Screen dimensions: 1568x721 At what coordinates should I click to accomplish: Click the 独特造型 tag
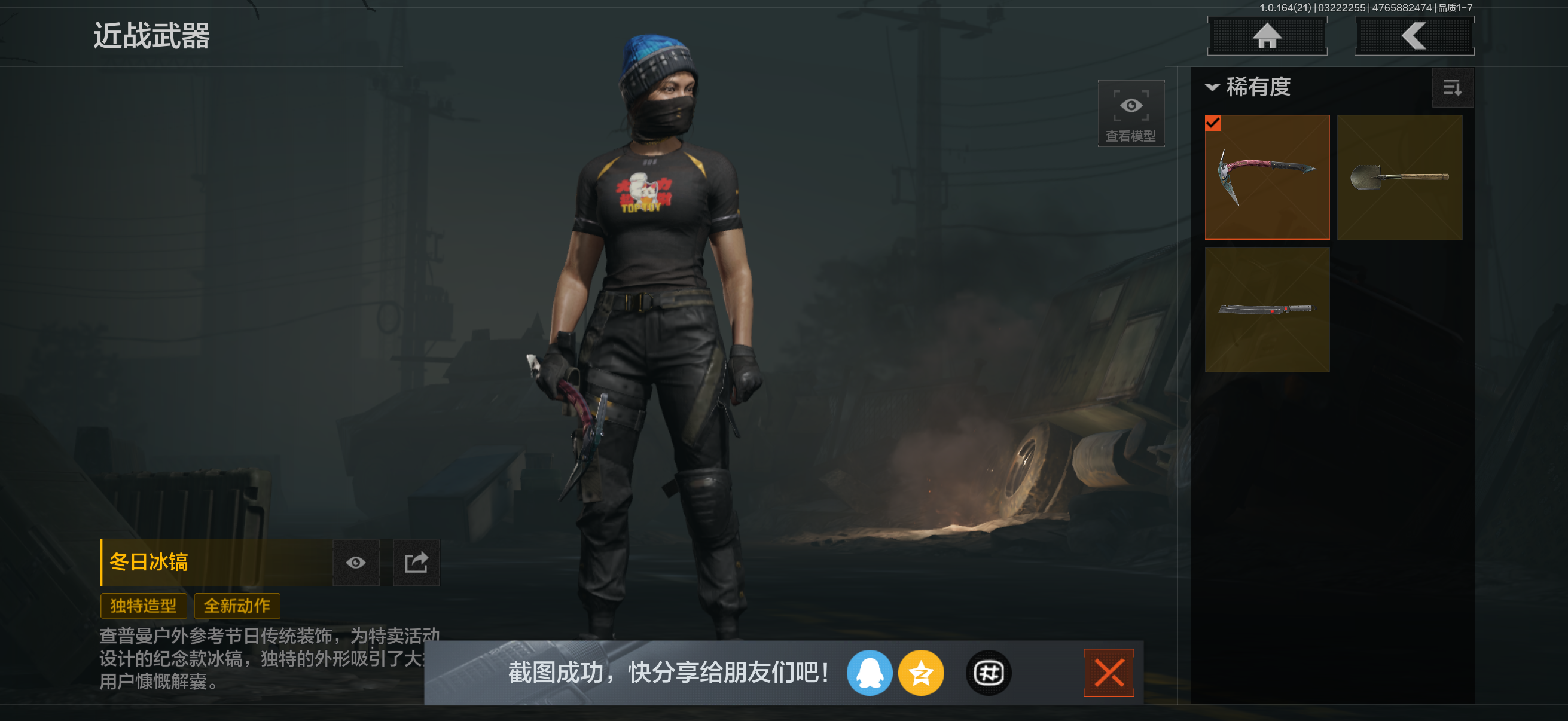tap(143, 606)
